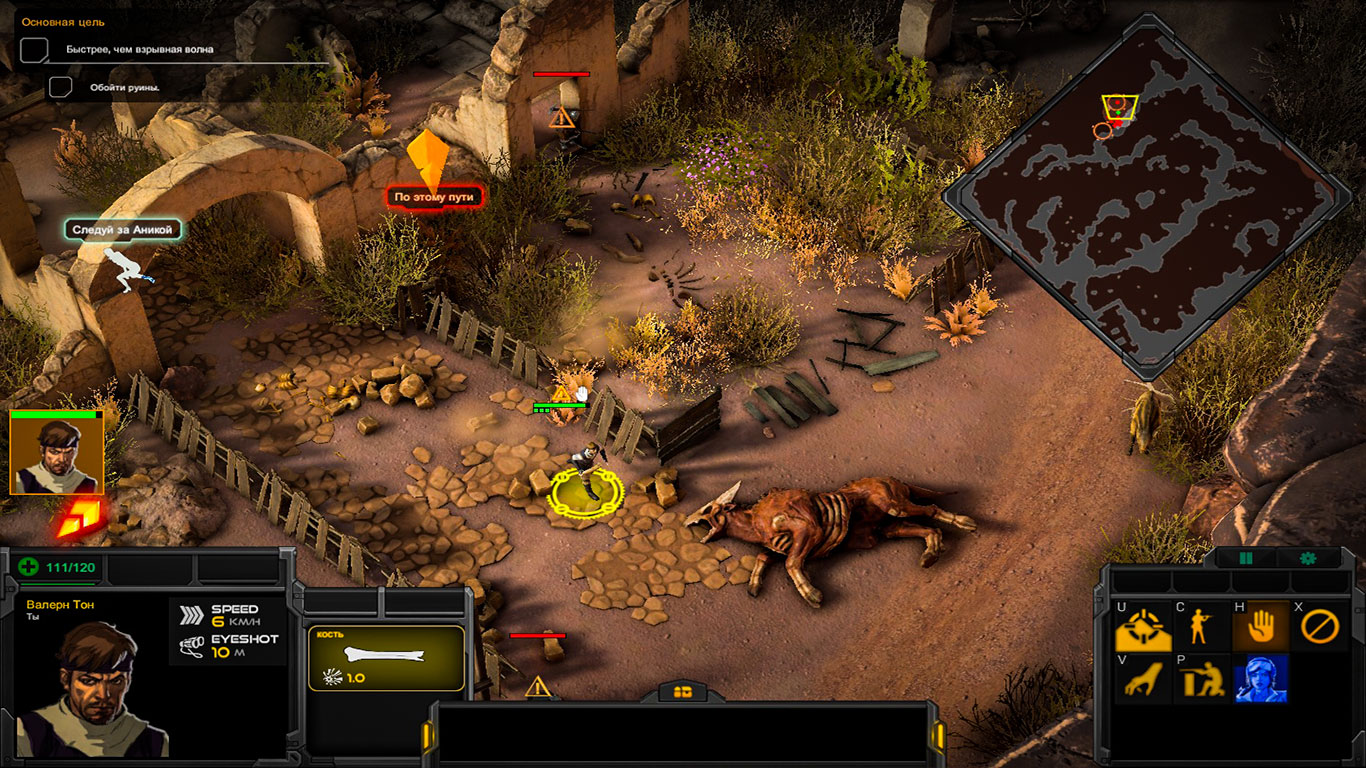This screenshot has height=768, width=1366.
Task: Select the hero portrait with green health bar
Action: [x=57, y=453]
